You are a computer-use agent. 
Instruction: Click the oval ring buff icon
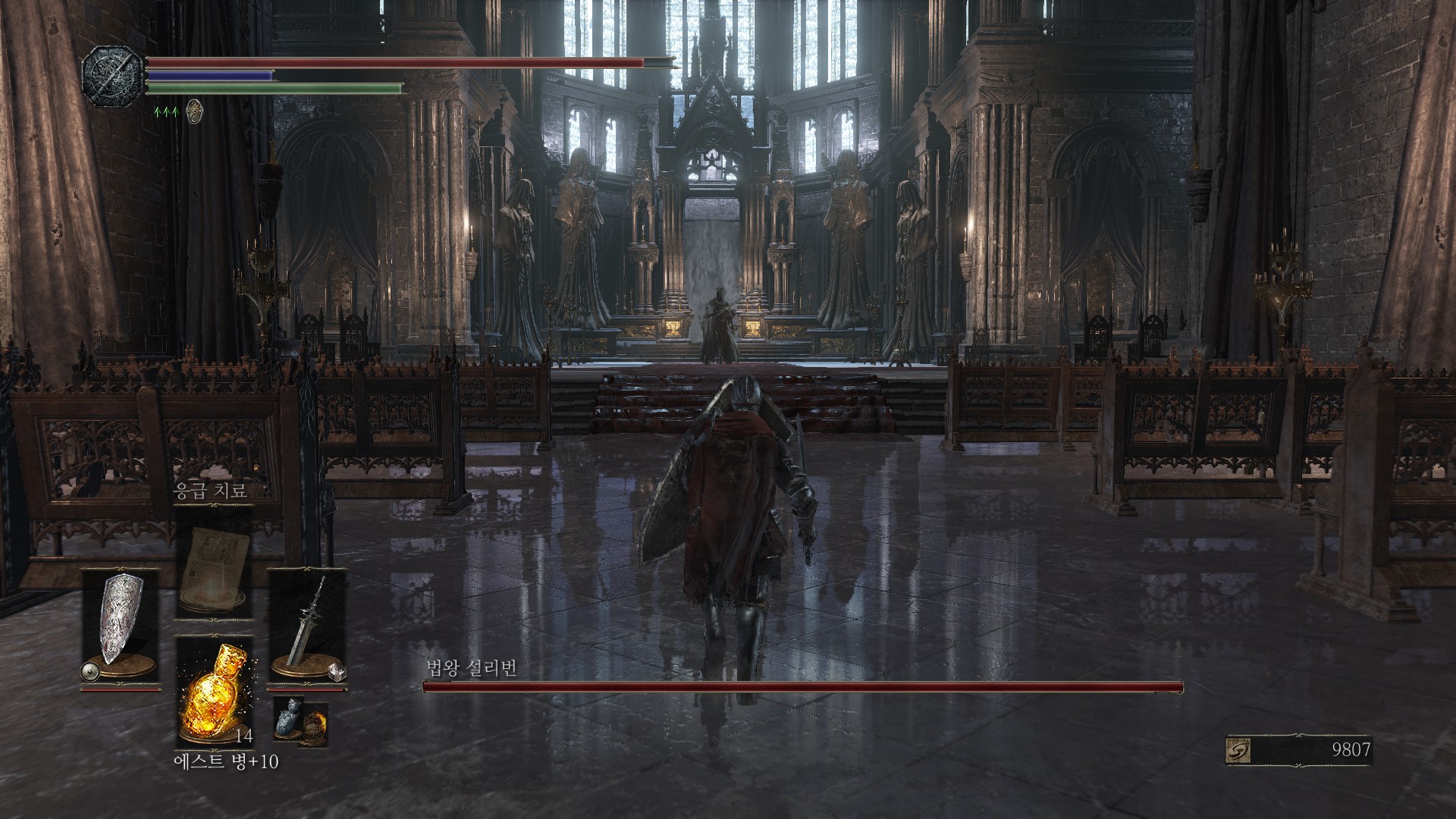pyautogui.click(x=193, y=111)
